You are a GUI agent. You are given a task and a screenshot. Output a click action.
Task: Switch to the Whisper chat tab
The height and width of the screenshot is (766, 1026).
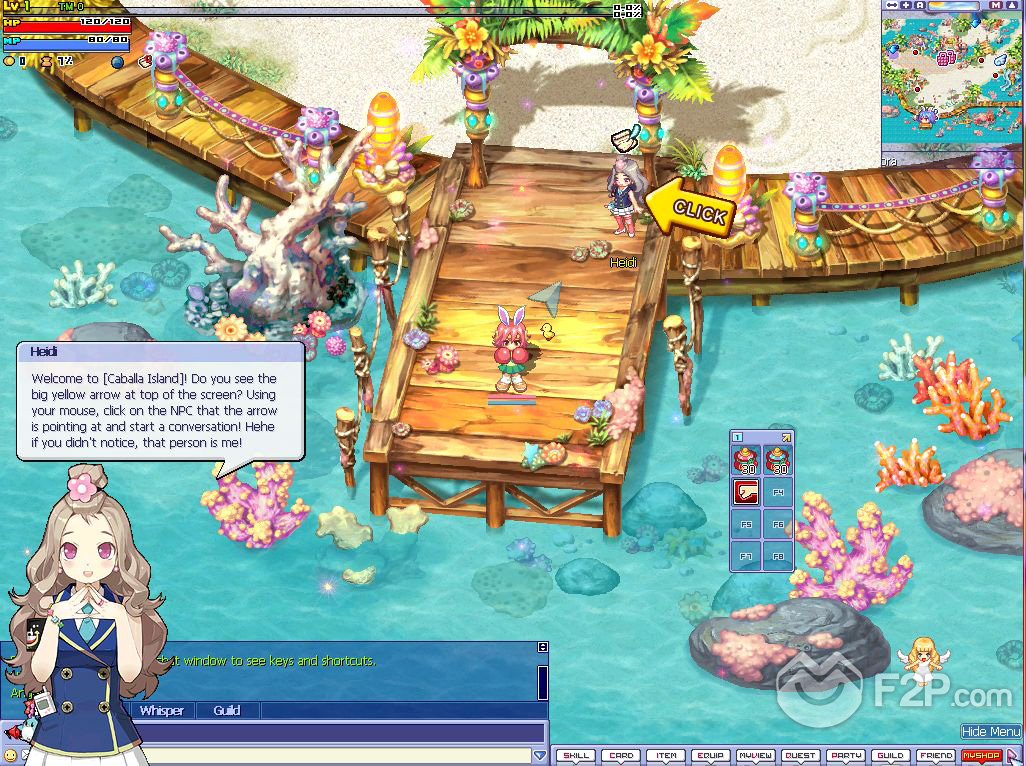[x=161, y=711]
